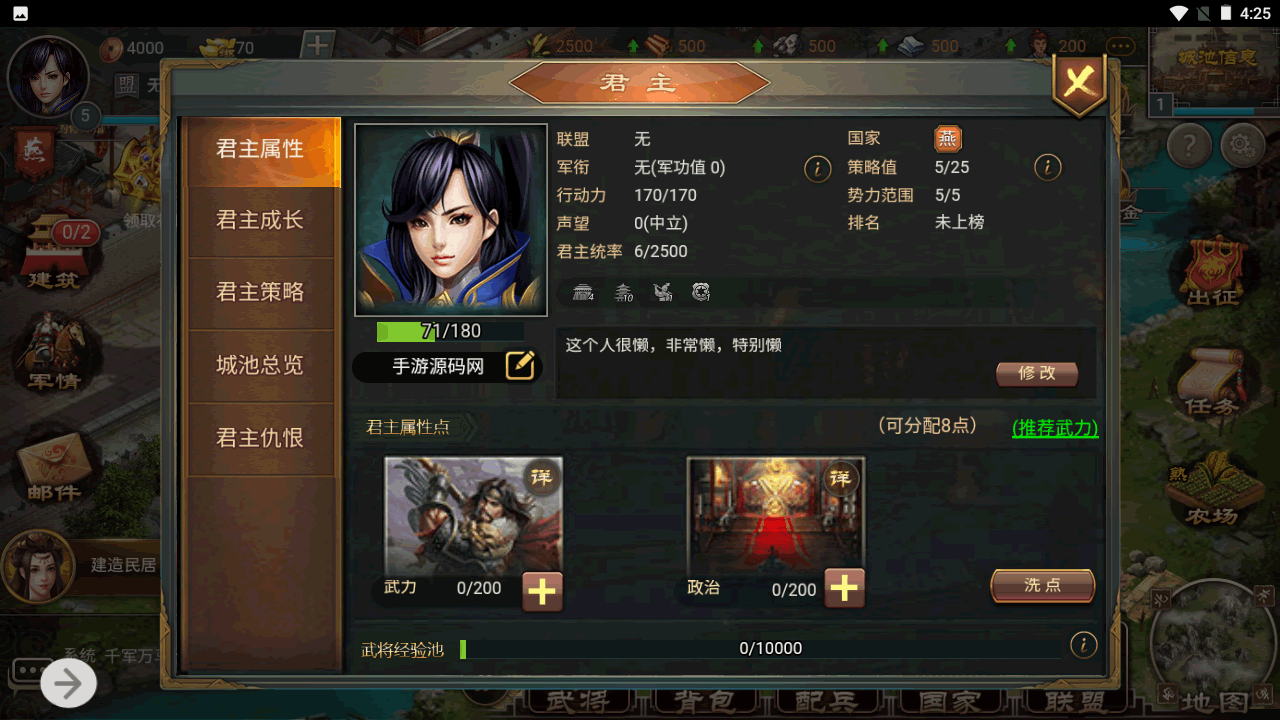Click the 修改 signature button
1280x720 pixels.
pos(1037,373)
